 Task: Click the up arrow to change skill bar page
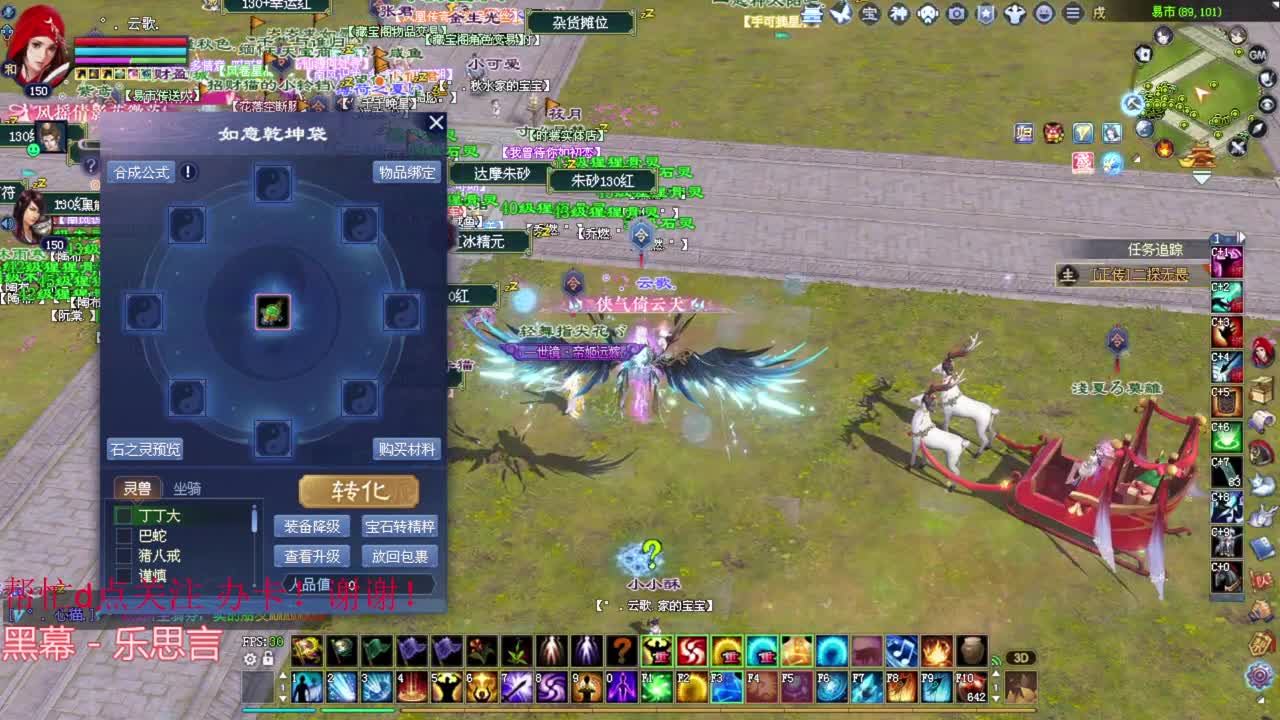pos(997,674)
